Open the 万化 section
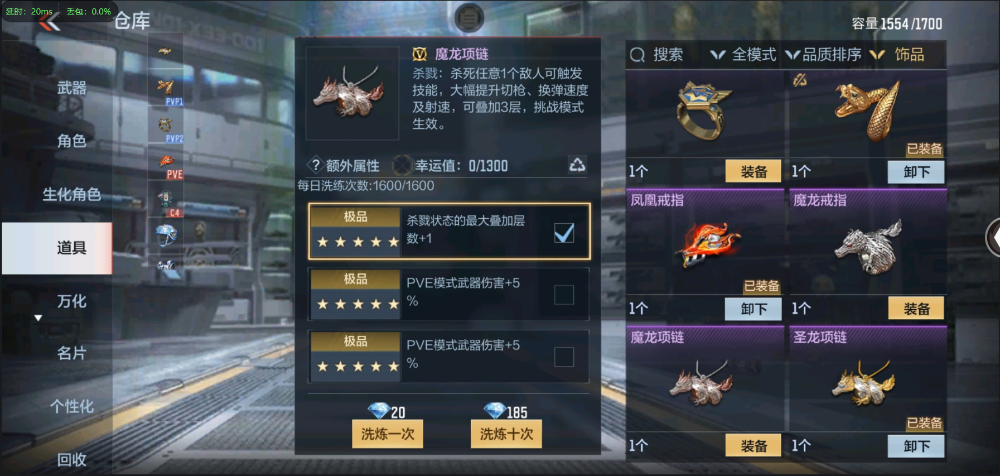Viewport: 1000px width, 476px height. pyautogui.click(x=71, y=300)
